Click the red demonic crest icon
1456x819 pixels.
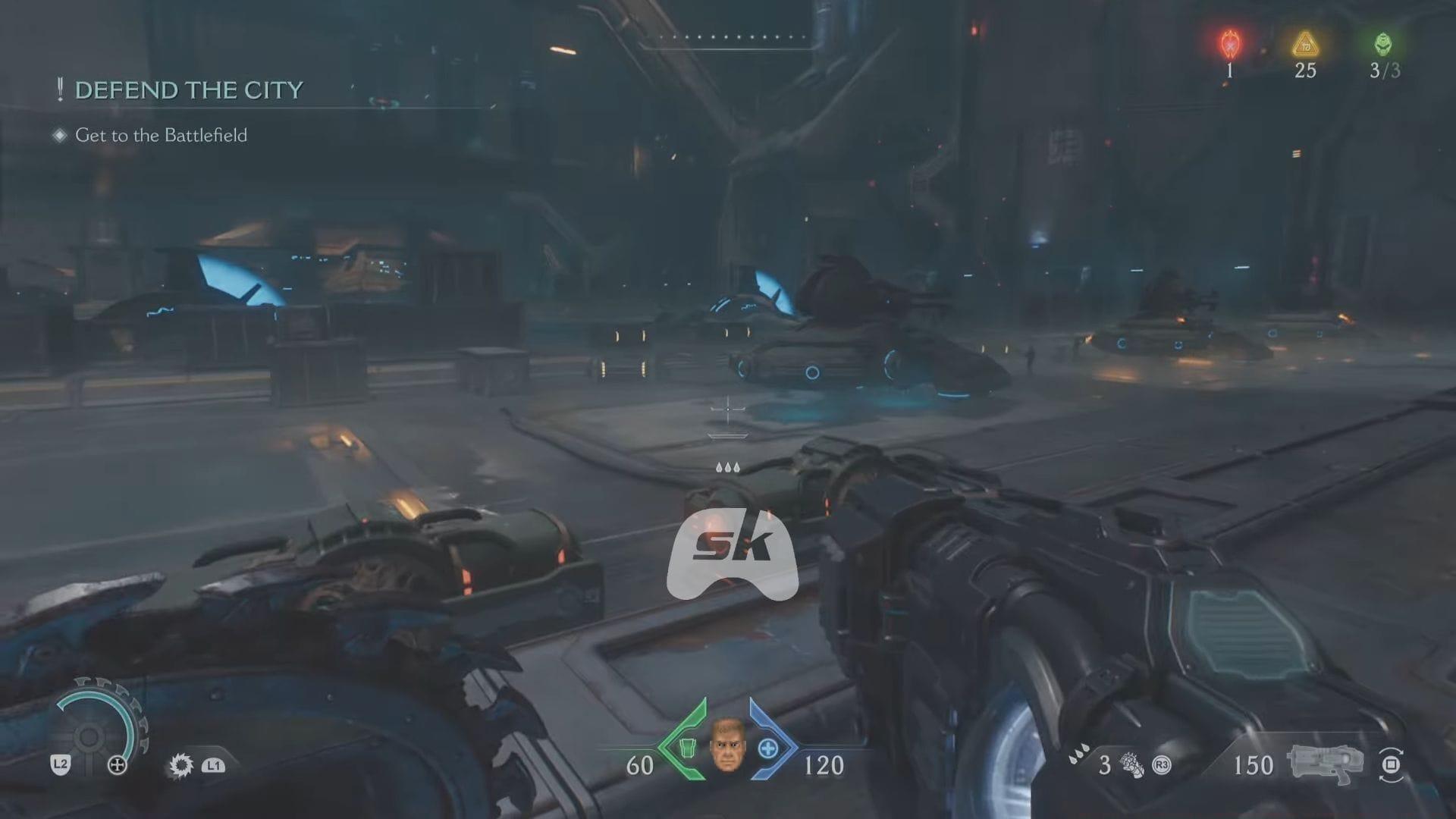pyautogui.click(x=1229, y=45)
